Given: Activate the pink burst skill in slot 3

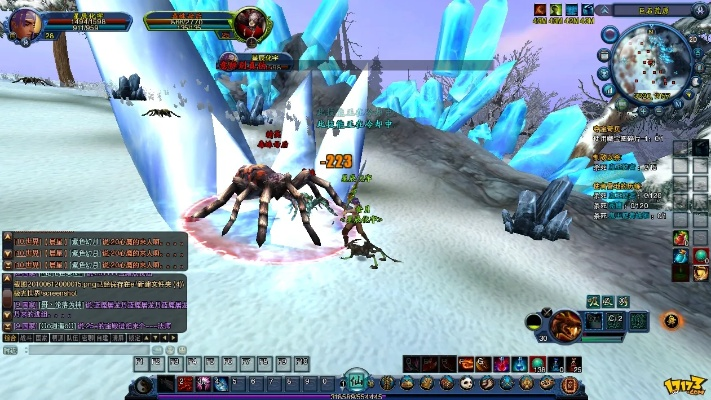Looking at the screenshot, I should coord(204,384).
